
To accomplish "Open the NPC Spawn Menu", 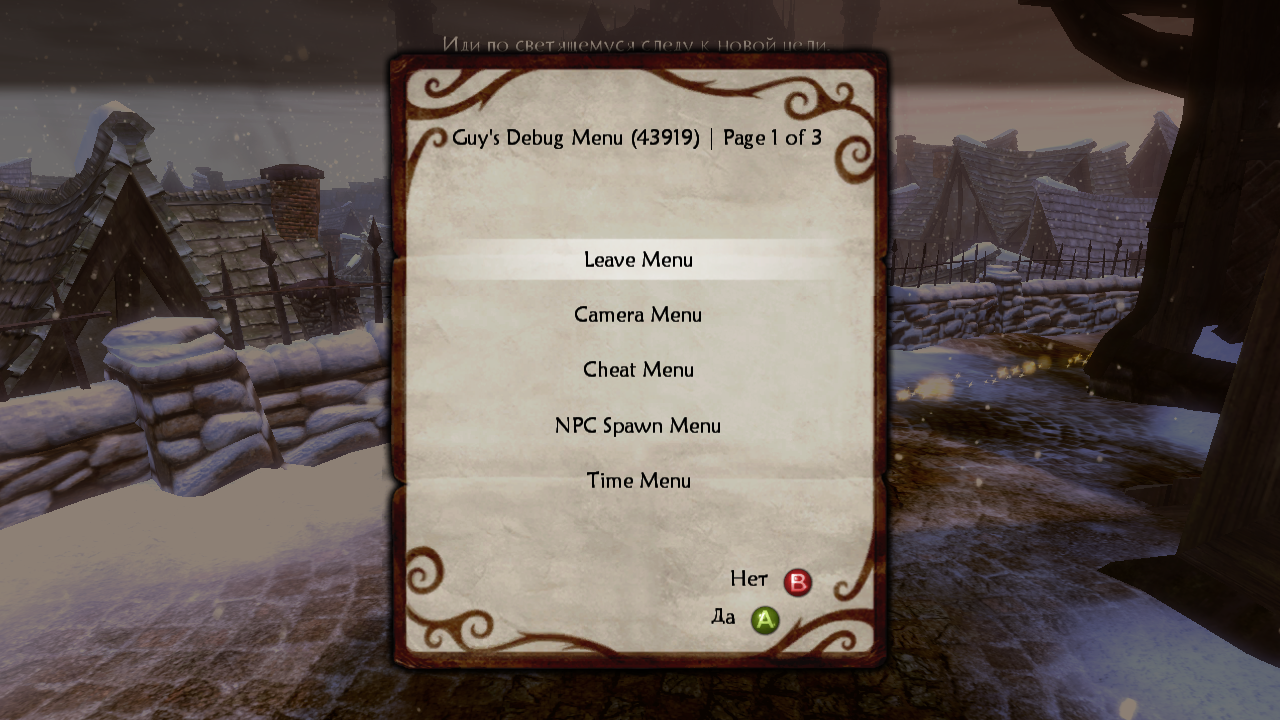I will [638, 426].
